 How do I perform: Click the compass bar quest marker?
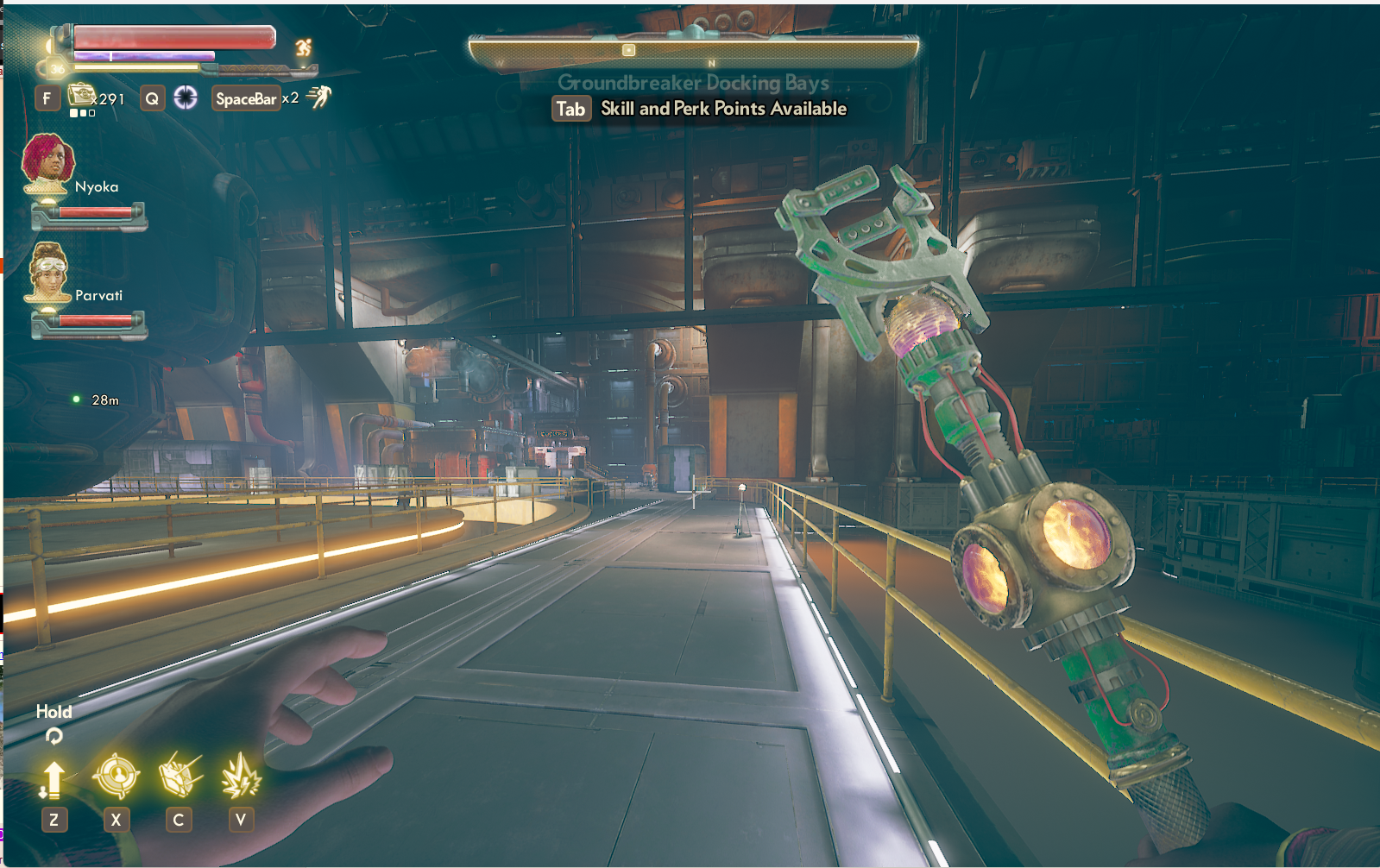(629, 50)
